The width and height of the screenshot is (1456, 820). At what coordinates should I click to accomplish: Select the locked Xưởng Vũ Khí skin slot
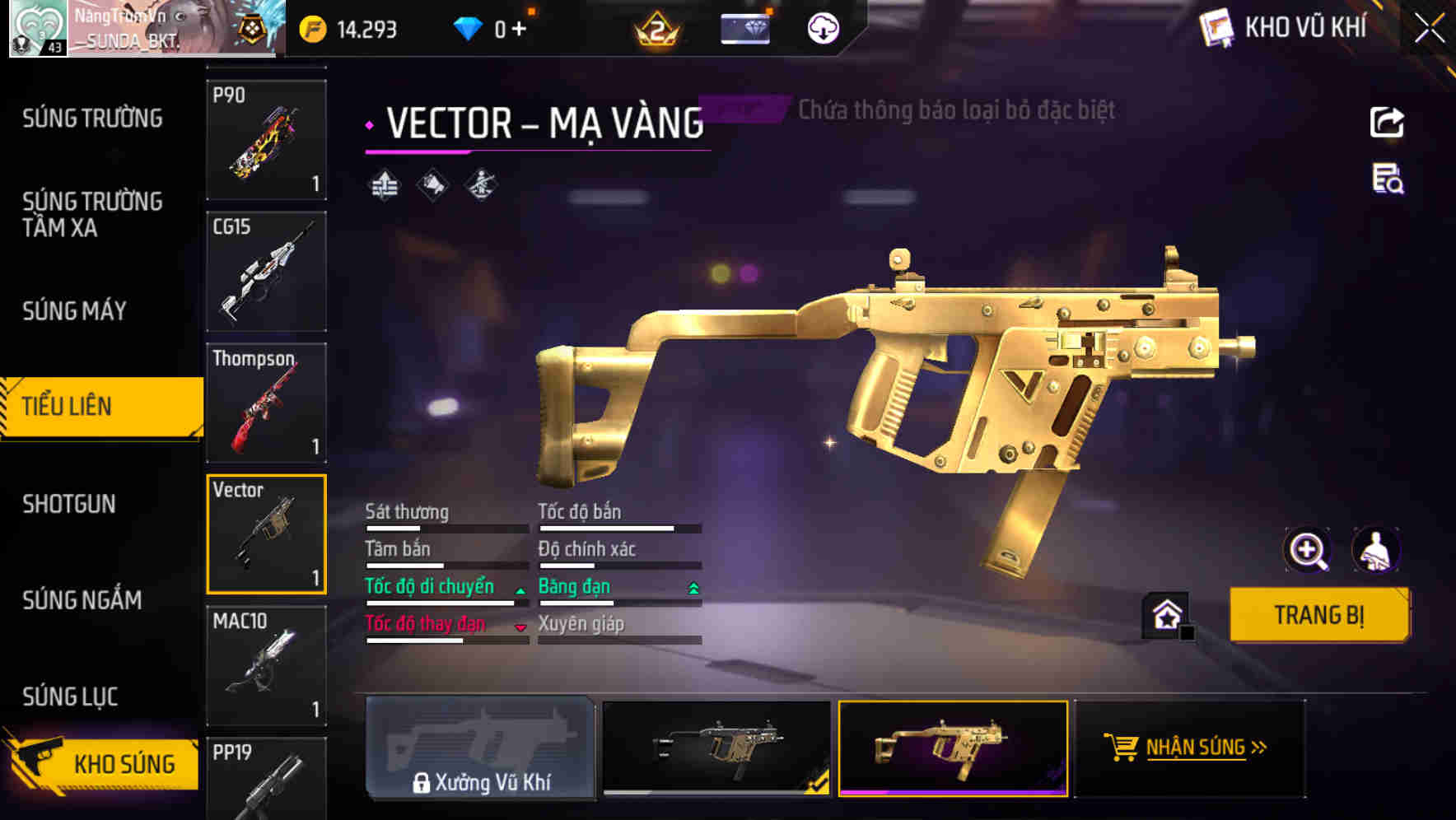(482, 749)
